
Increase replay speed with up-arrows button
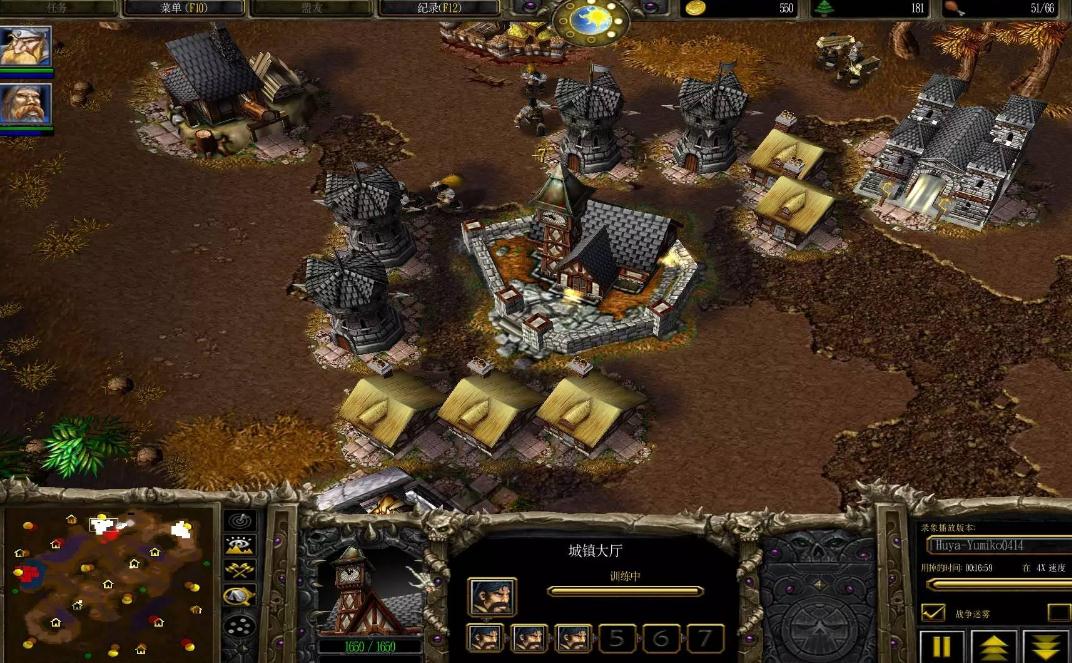994,646
